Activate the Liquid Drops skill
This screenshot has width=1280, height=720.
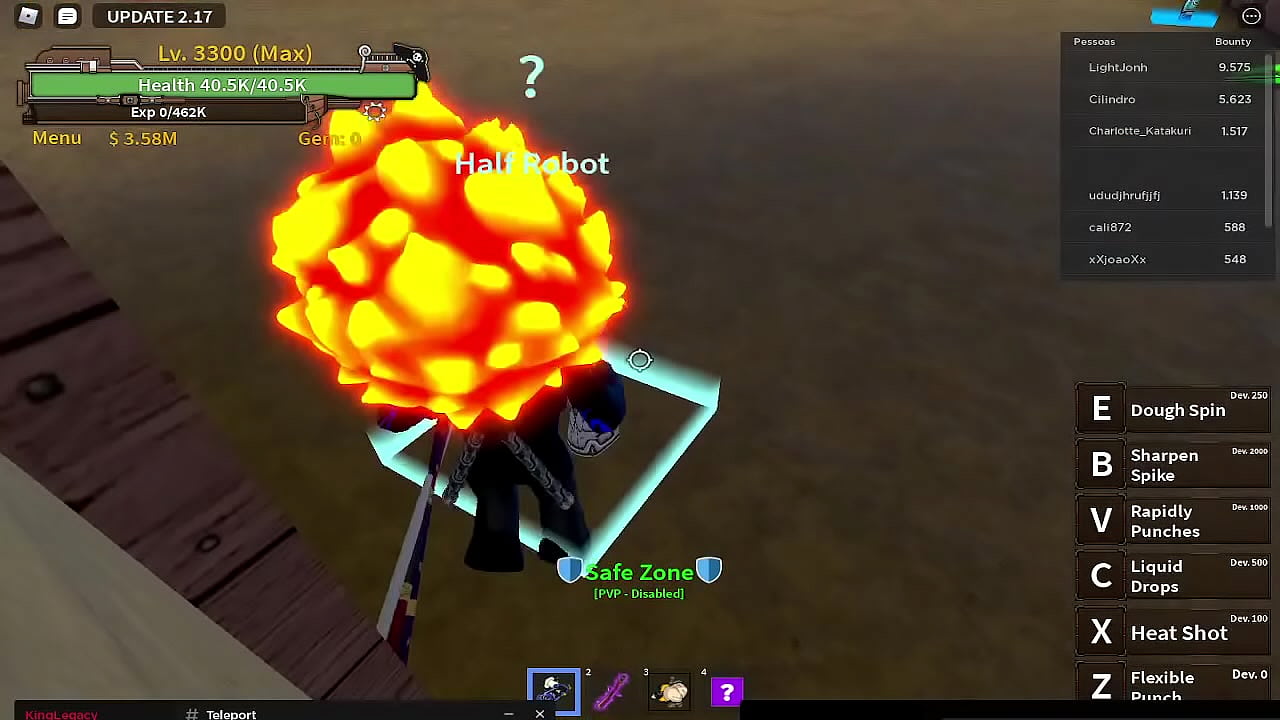(x=1172, y=576)
